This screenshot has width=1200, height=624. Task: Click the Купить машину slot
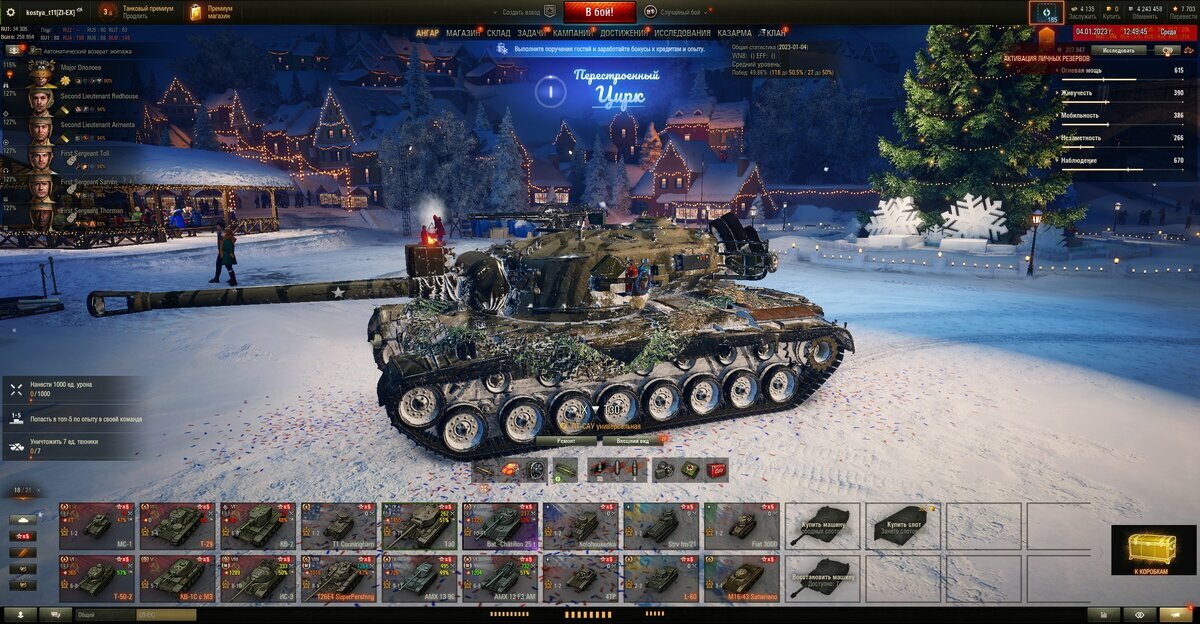tap(823, 525)
